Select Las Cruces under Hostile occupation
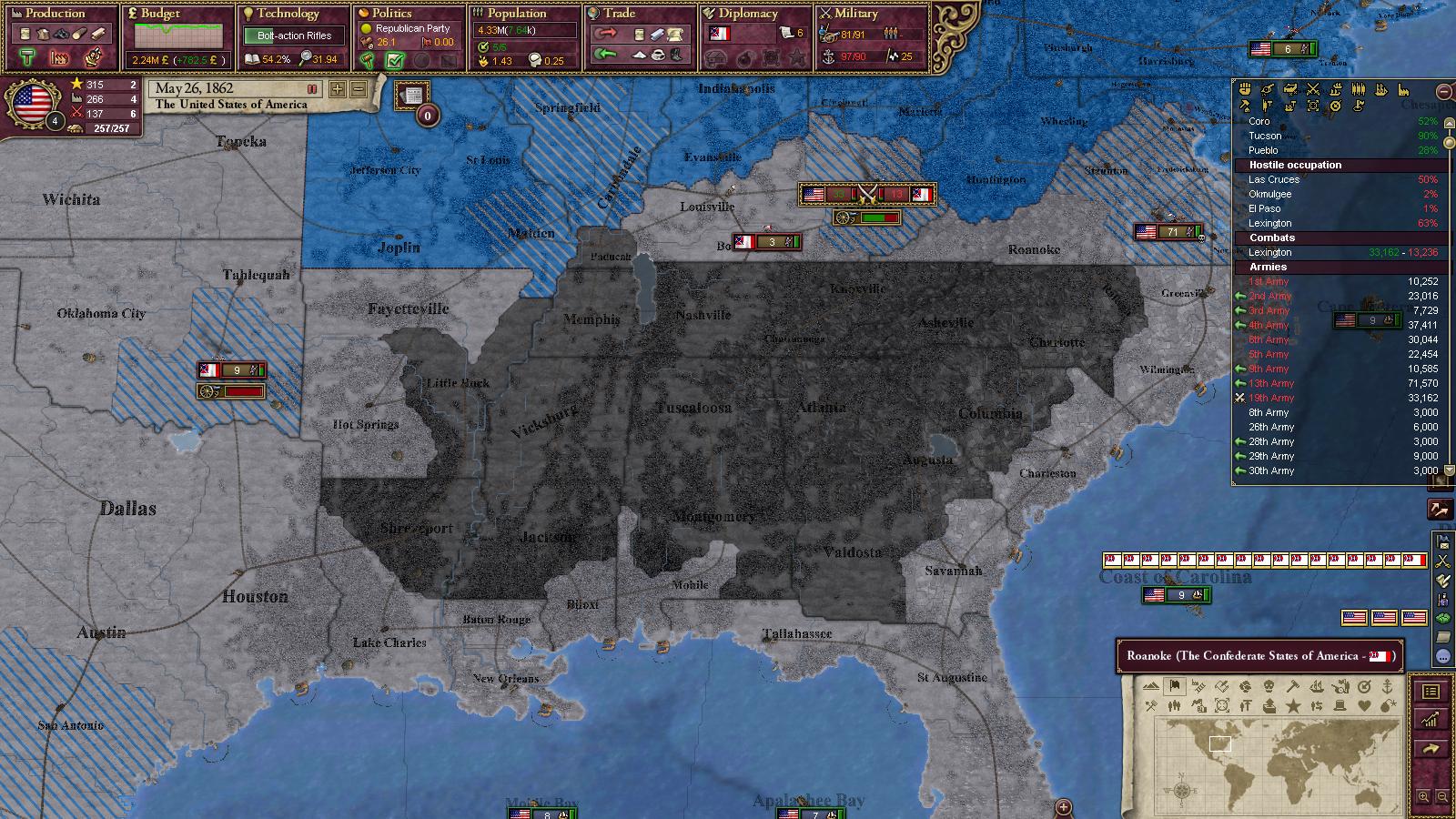Image resolution: width=1456 pixels, height=819 pixels. [1274, 179]
